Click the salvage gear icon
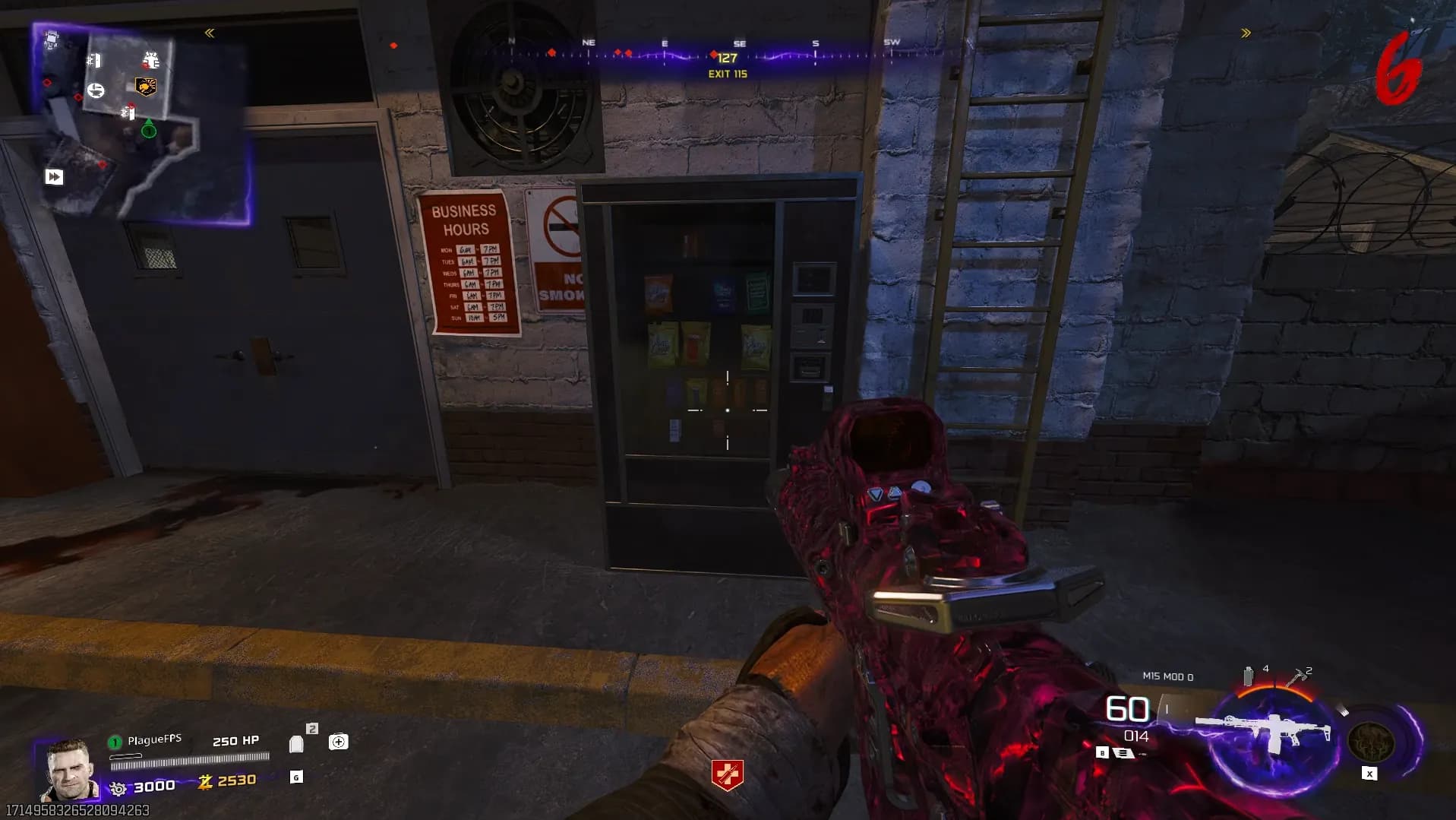 click(x=118, y=788)
